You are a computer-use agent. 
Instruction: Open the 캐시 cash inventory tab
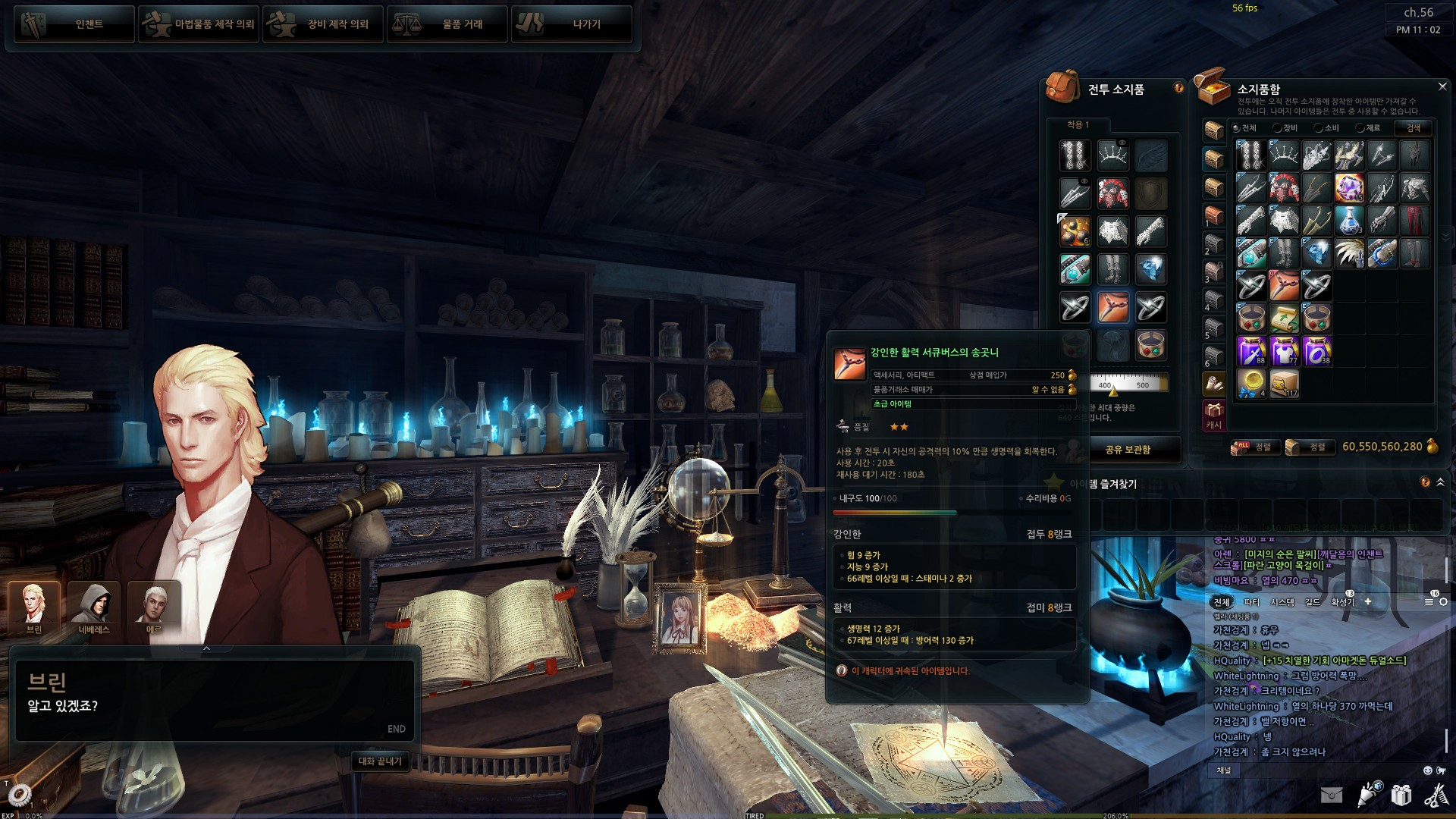pos(1214,416)
